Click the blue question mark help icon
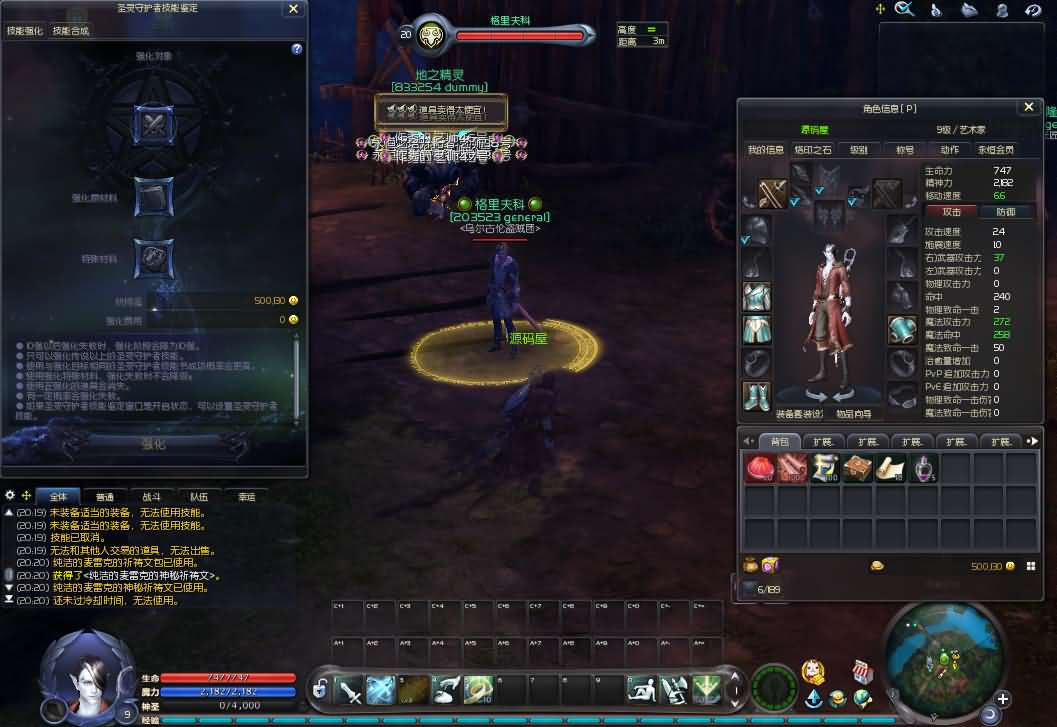Viewport: 1057px width, 727px height. click(297, 49)
